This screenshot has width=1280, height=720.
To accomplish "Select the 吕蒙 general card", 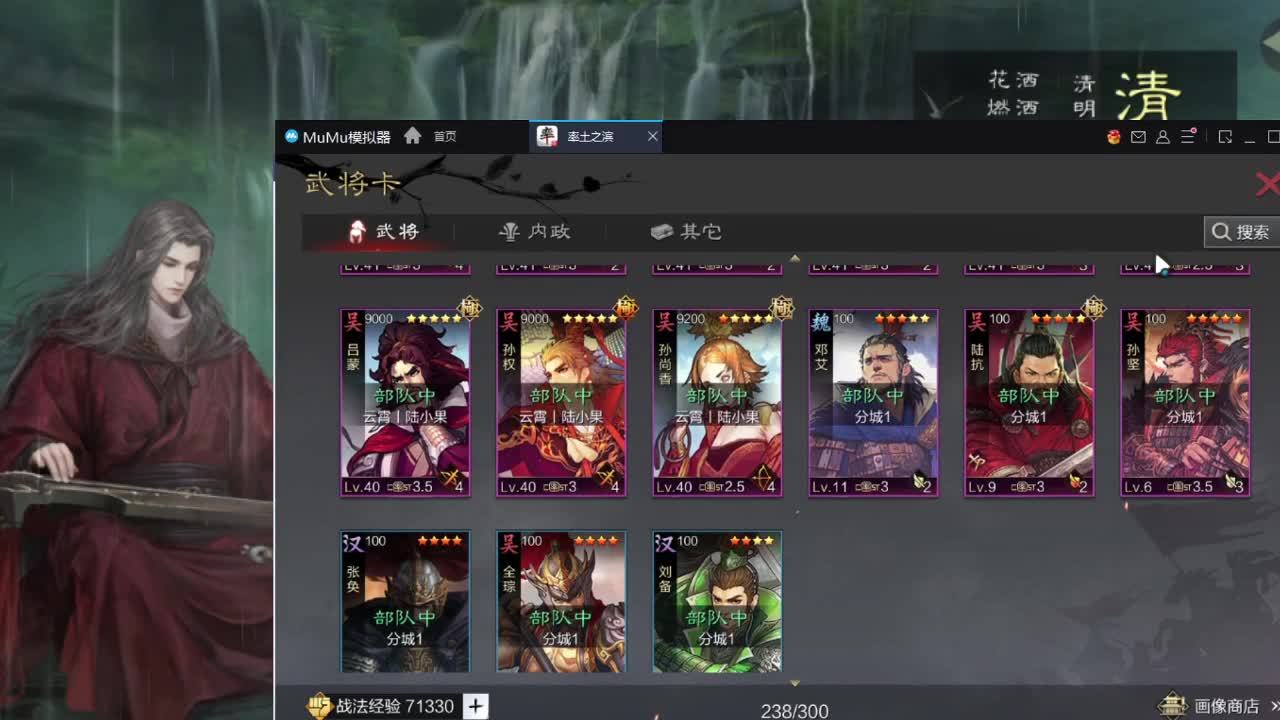I will [x=405, y=400].
